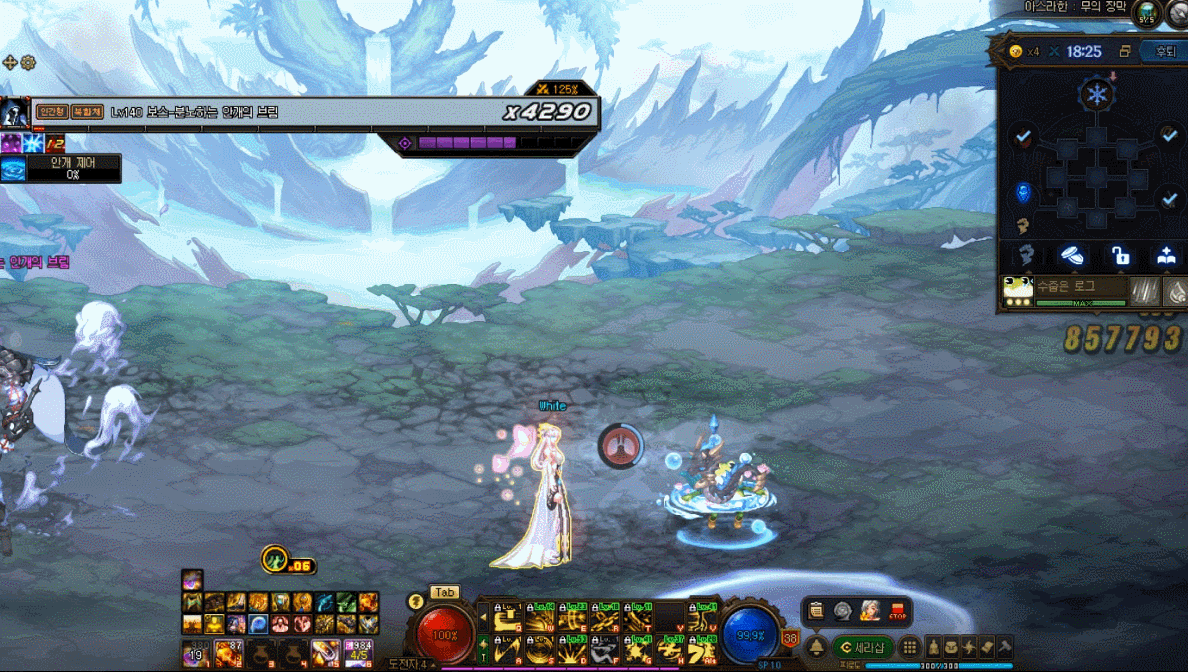Open the 세라샵 cash shop

coord(862,647)
